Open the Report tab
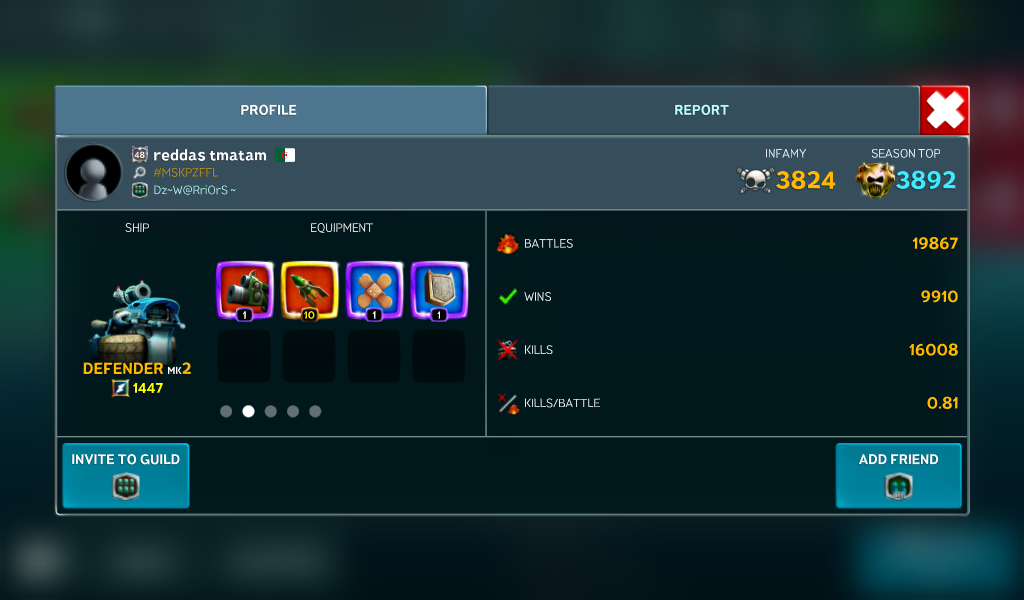The height and width of the screenshot is (600, 1024). point(701,110)
